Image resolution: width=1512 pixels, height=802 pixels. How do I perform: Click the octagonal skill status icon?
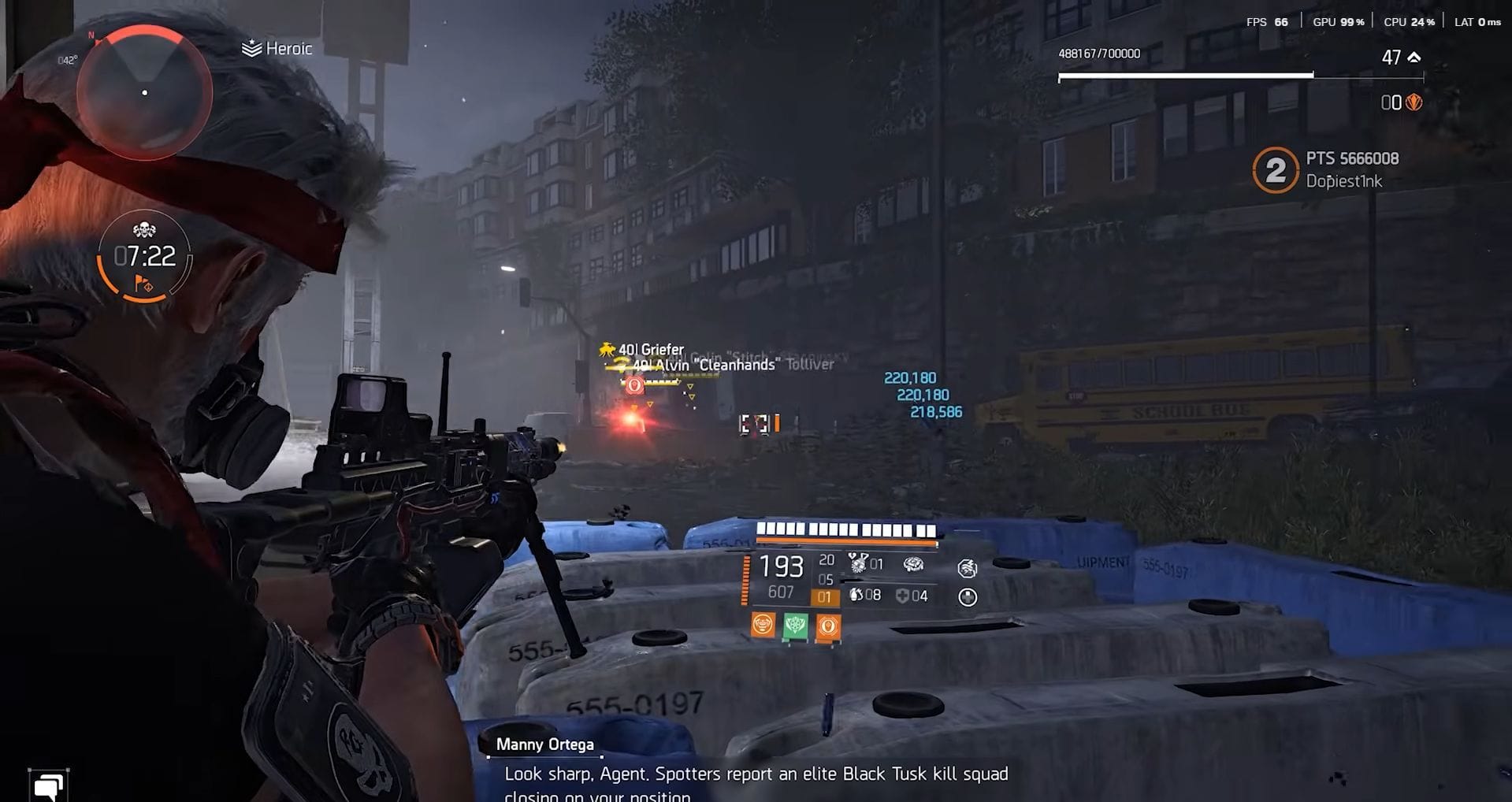pyautogui.click(x=968, y=568)
